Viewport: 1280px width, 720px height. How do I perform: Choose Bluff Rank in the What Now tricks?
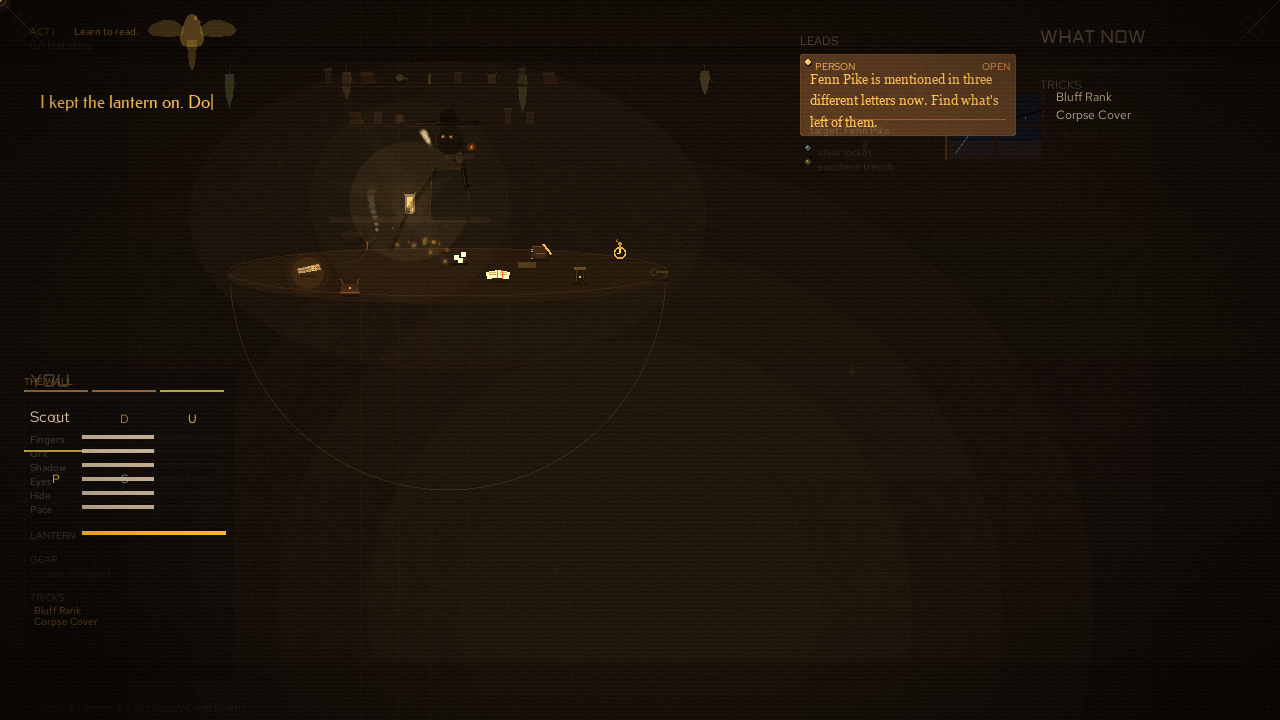tap(1083, 97)
